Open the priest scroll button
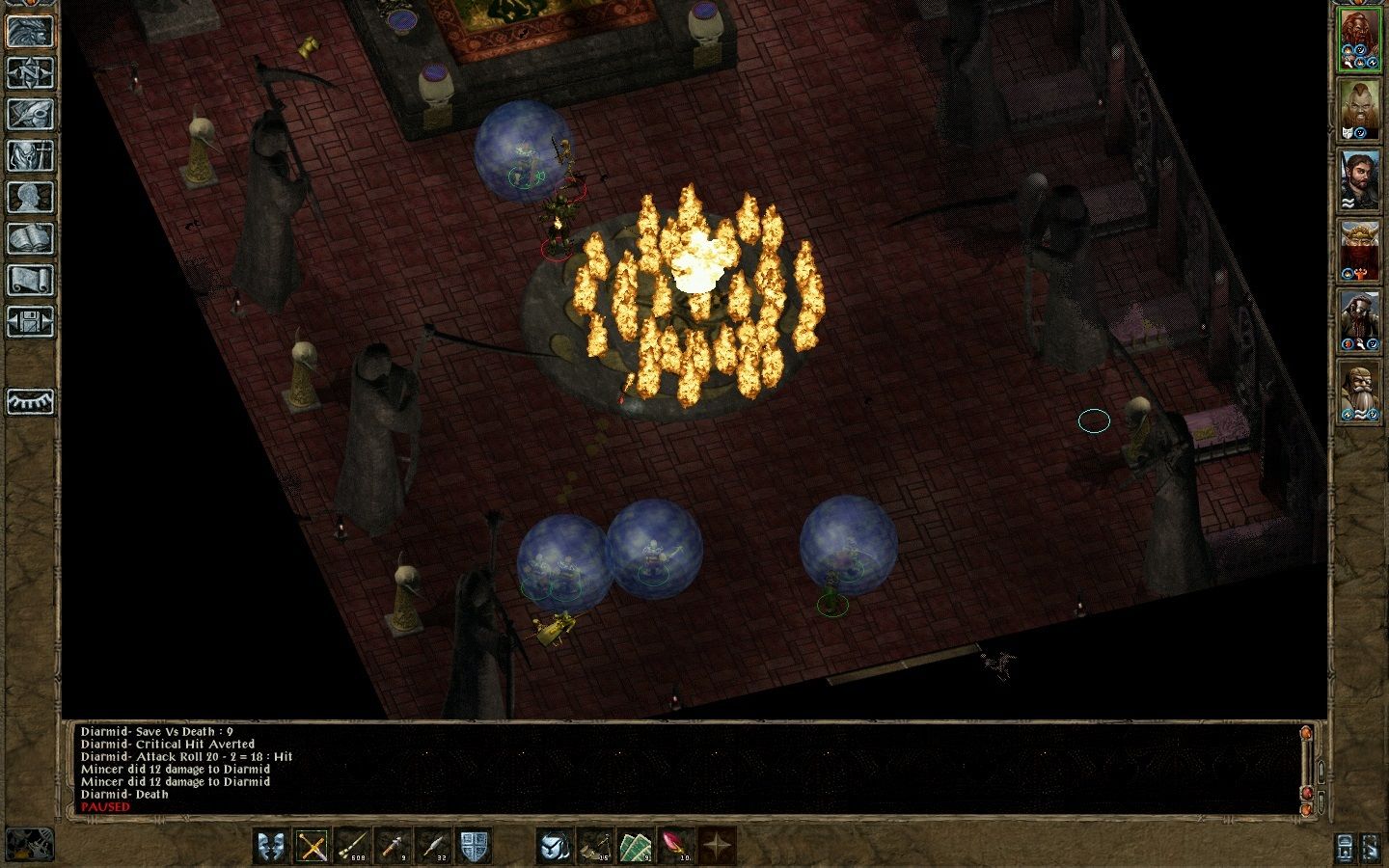 pyautogui.click(x=31, y=280)
